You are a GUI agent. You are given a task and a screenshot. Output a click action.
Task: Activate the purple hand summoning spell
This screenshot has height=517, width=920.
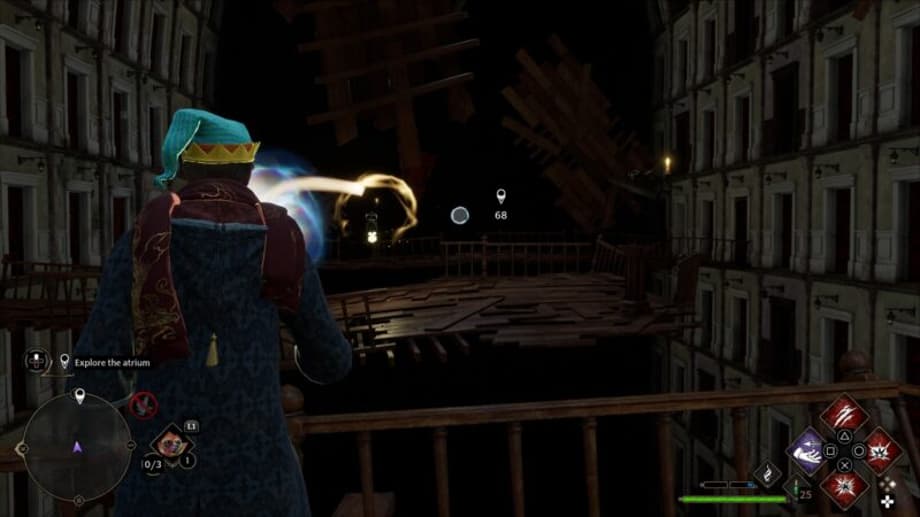(x=806, y=450)
